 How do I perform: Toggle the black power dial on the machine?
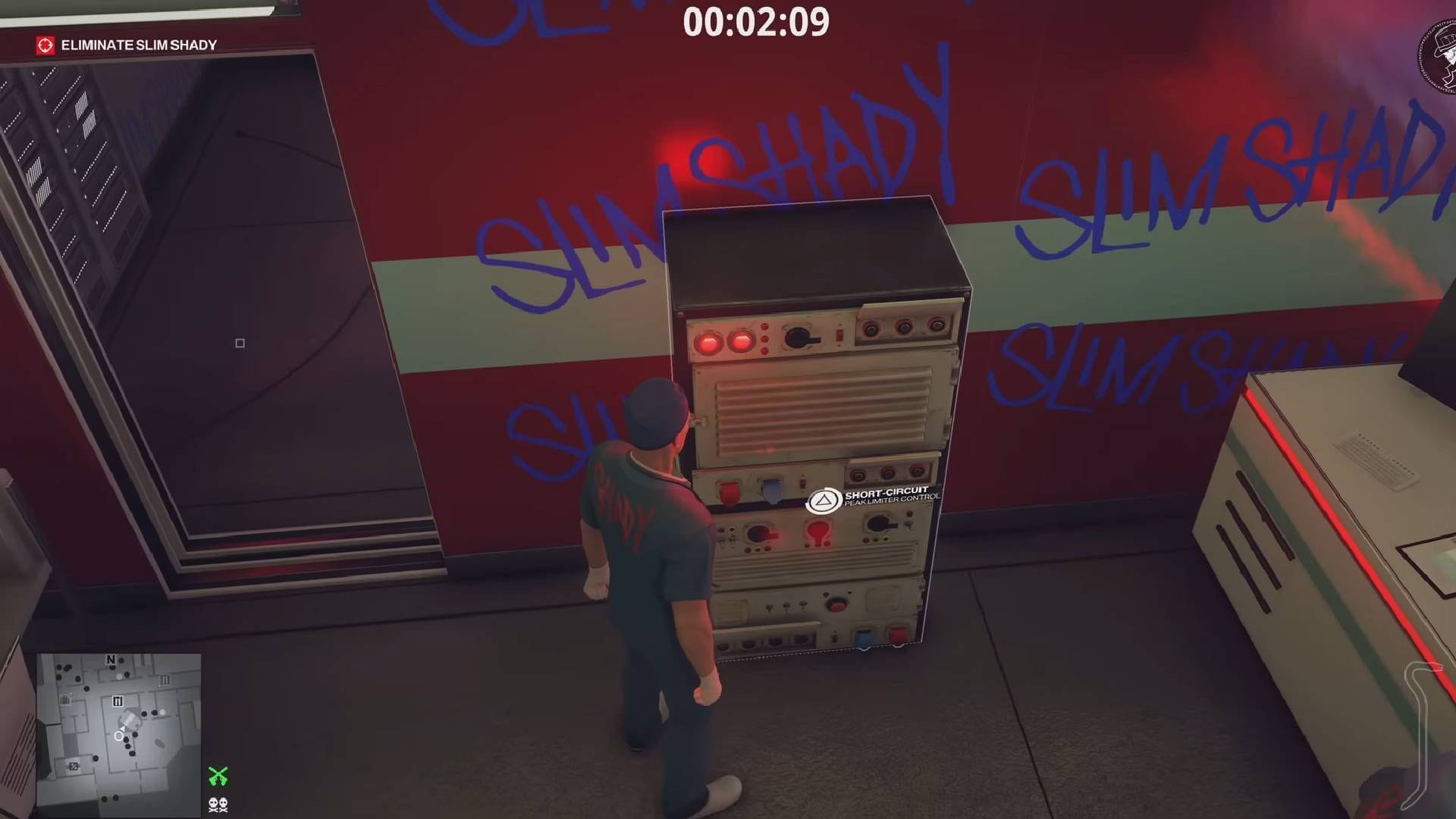tap(798, 338)
